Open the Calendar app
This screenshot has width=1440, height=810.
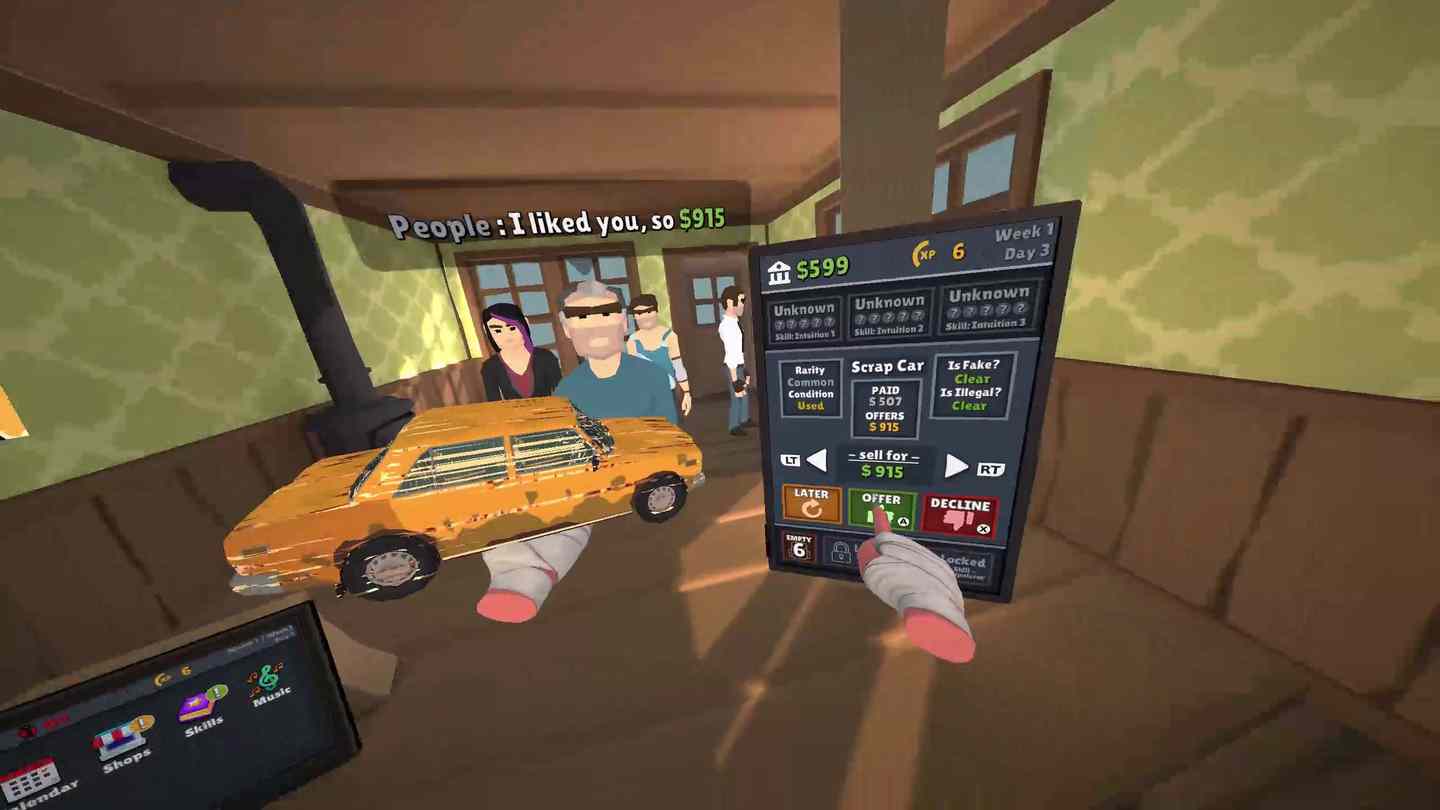tap(32, 781)
